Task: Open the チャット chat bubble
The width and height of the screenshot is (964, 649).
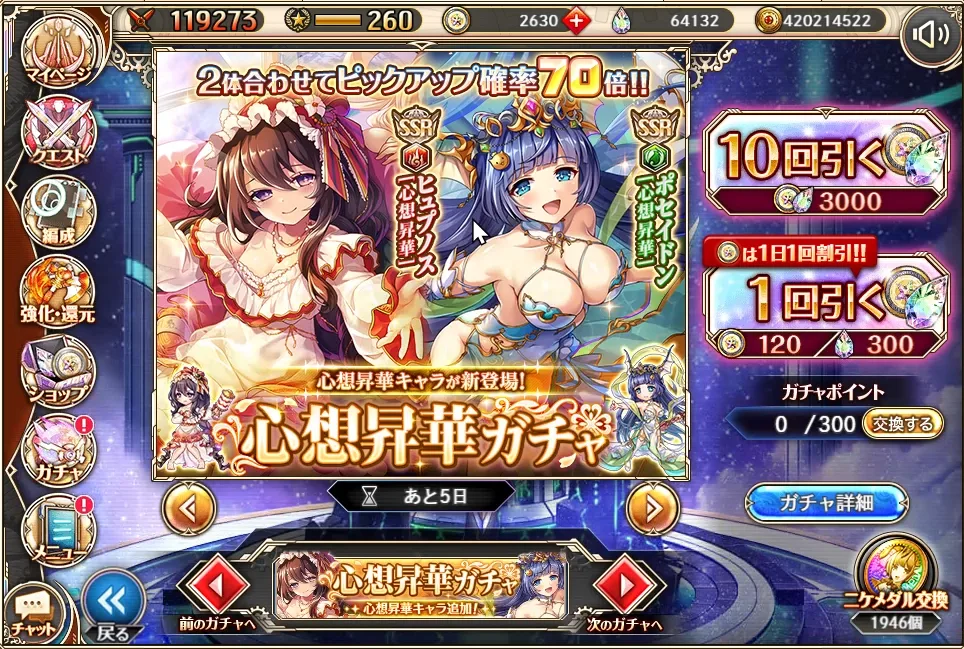Action: 30,610
